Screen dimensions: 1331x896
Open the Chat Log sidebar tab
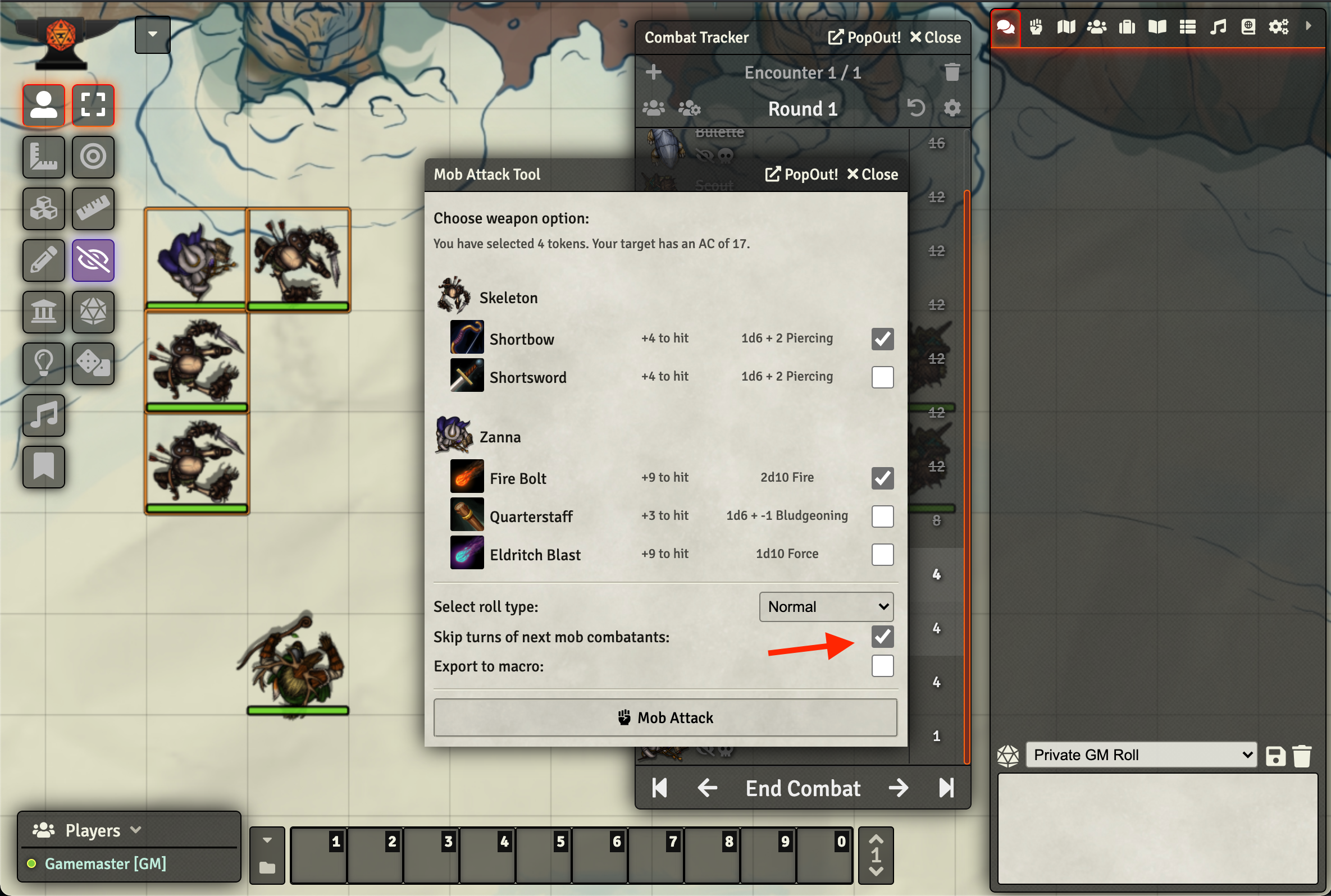(x=1005, y=26)
